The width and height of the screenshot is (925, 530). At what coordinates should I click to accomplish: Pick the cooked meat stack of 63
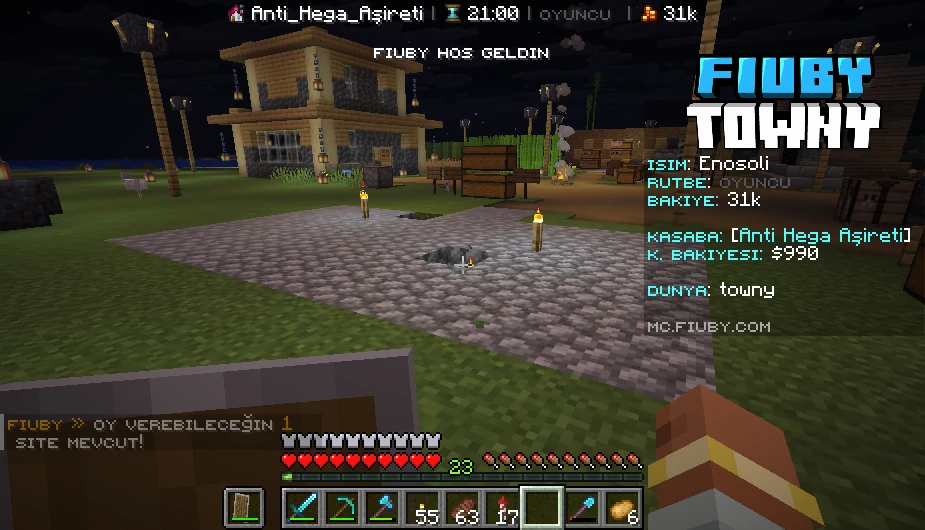click(464, 508)
